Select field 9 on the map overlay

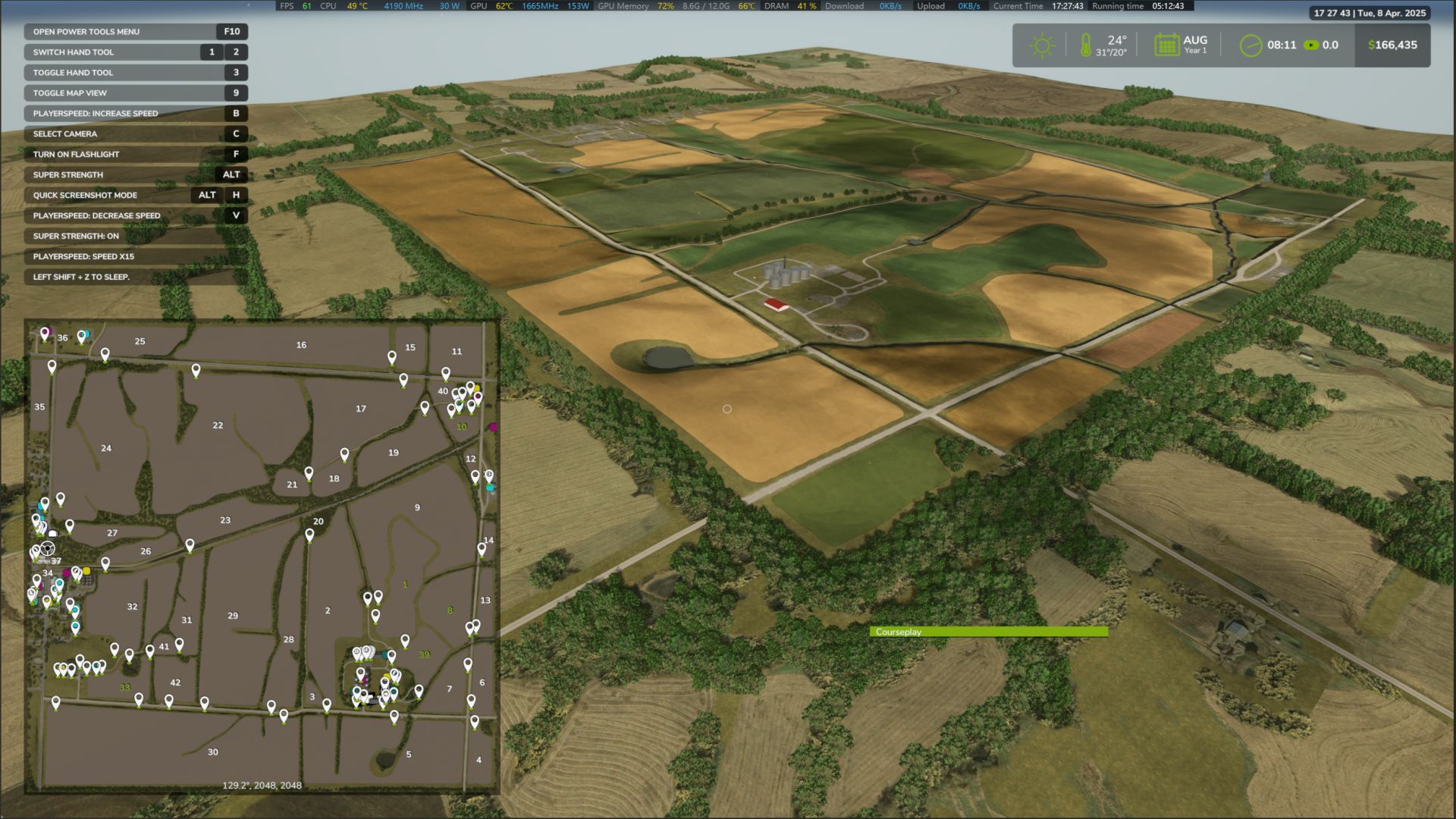point(417,507)
